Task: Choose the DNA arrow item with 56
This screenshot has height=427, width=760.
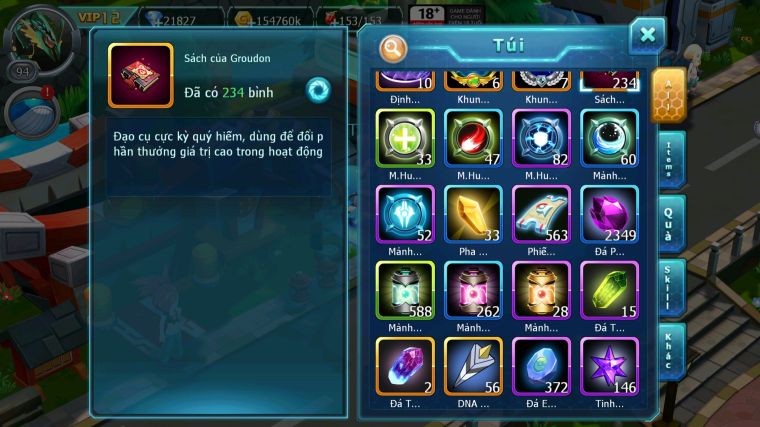Action: [473, 366]
